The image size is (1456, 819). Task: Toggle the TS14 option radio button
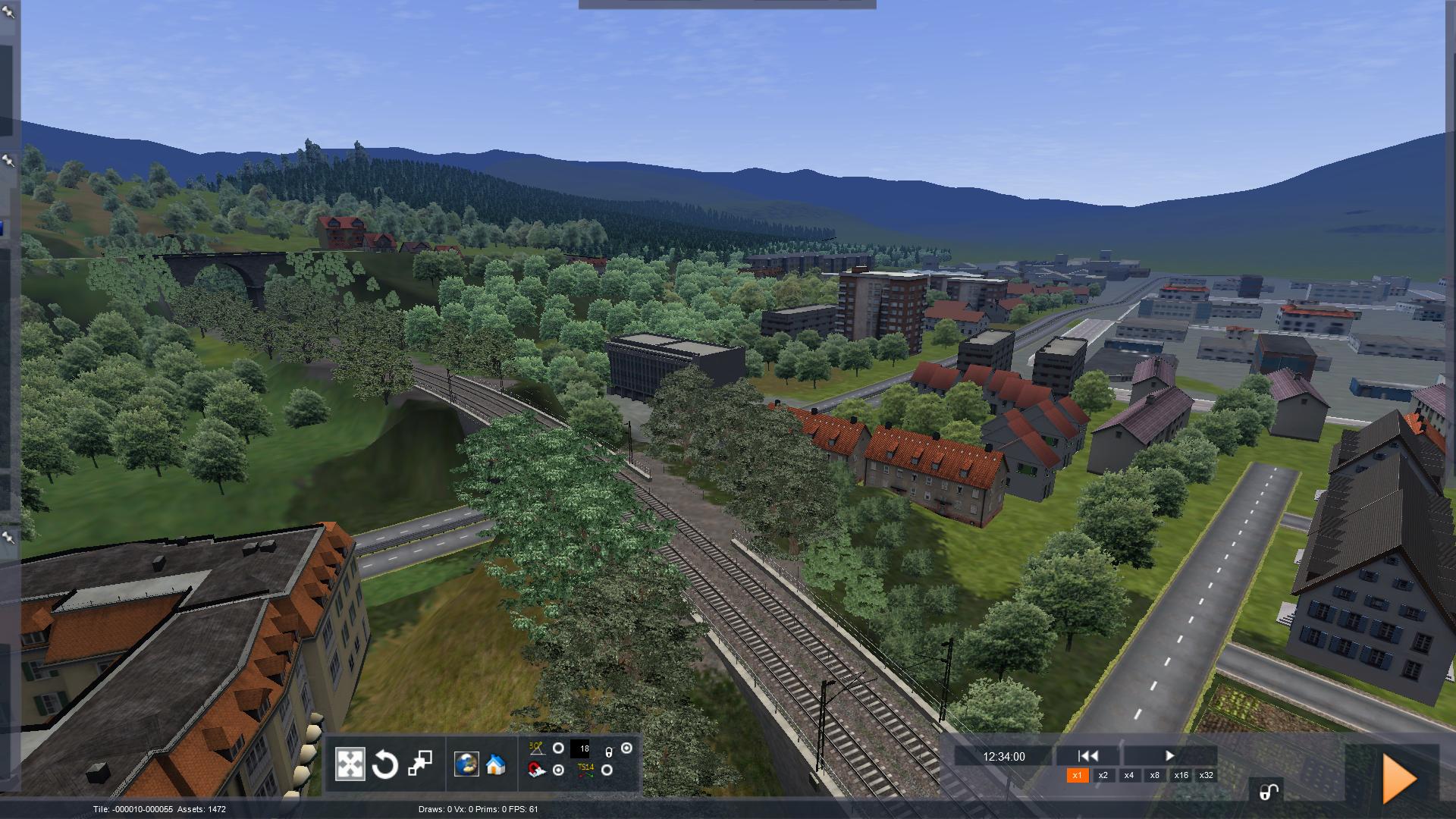click(607, 770)
